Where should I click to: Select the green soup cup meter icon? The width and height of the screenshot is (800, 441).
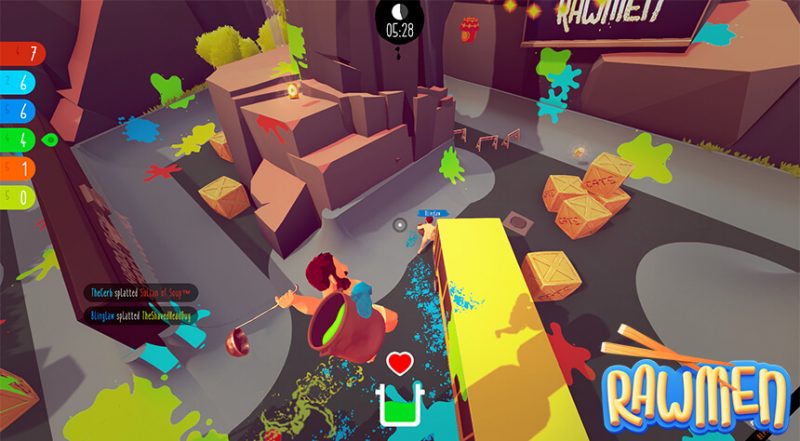click(400, 402)
